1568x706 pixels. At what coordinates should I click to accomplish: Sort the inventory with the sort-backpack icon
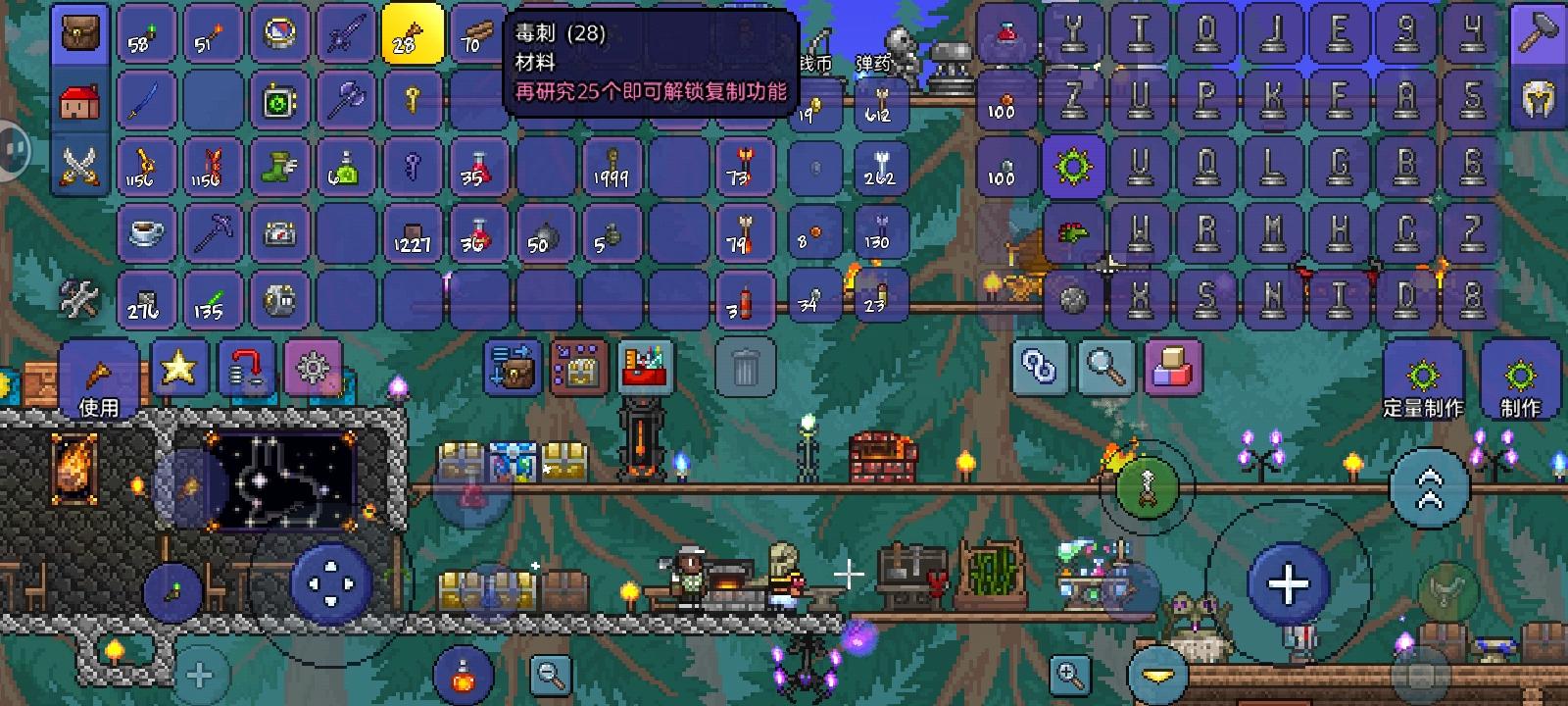[x=511, y=370]
